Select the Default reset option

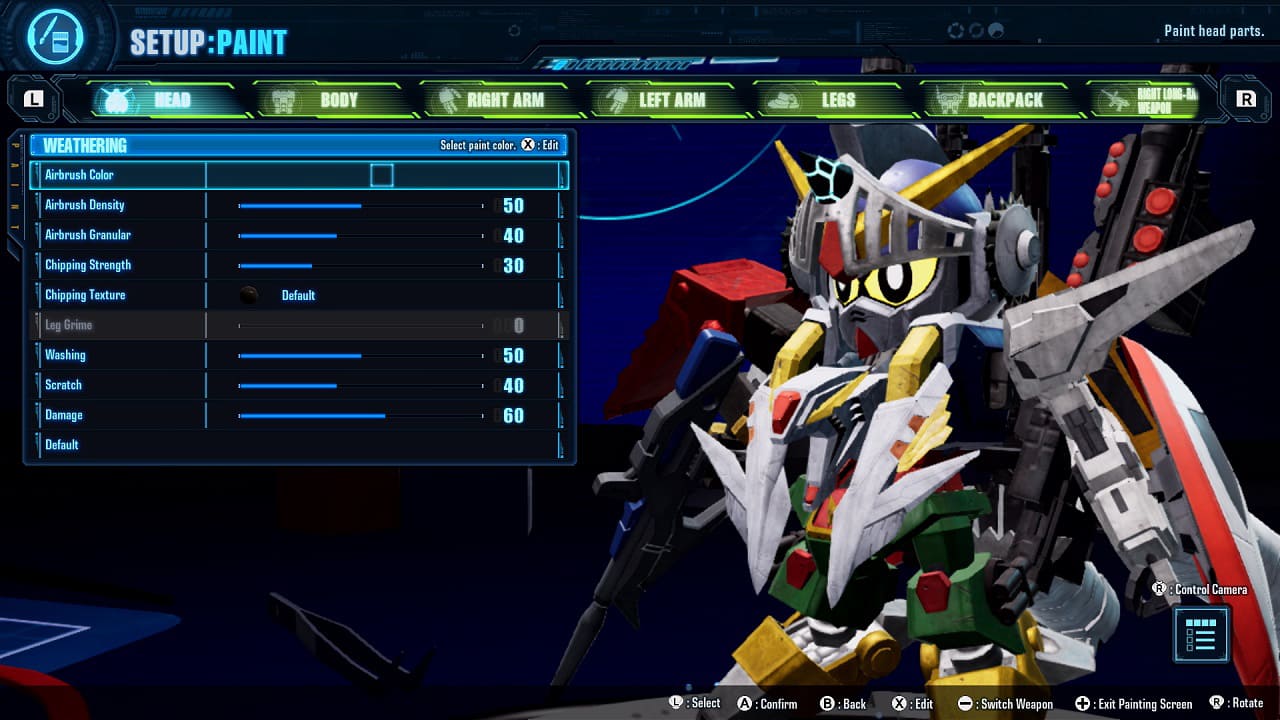tap(61, 444)
